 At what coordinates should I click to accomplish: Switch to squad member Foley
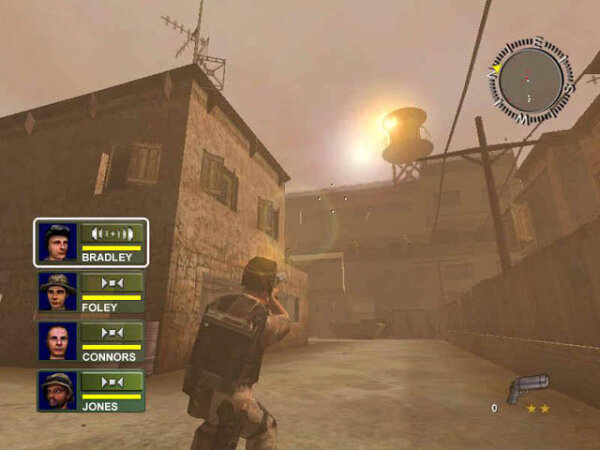coord(91,292)
